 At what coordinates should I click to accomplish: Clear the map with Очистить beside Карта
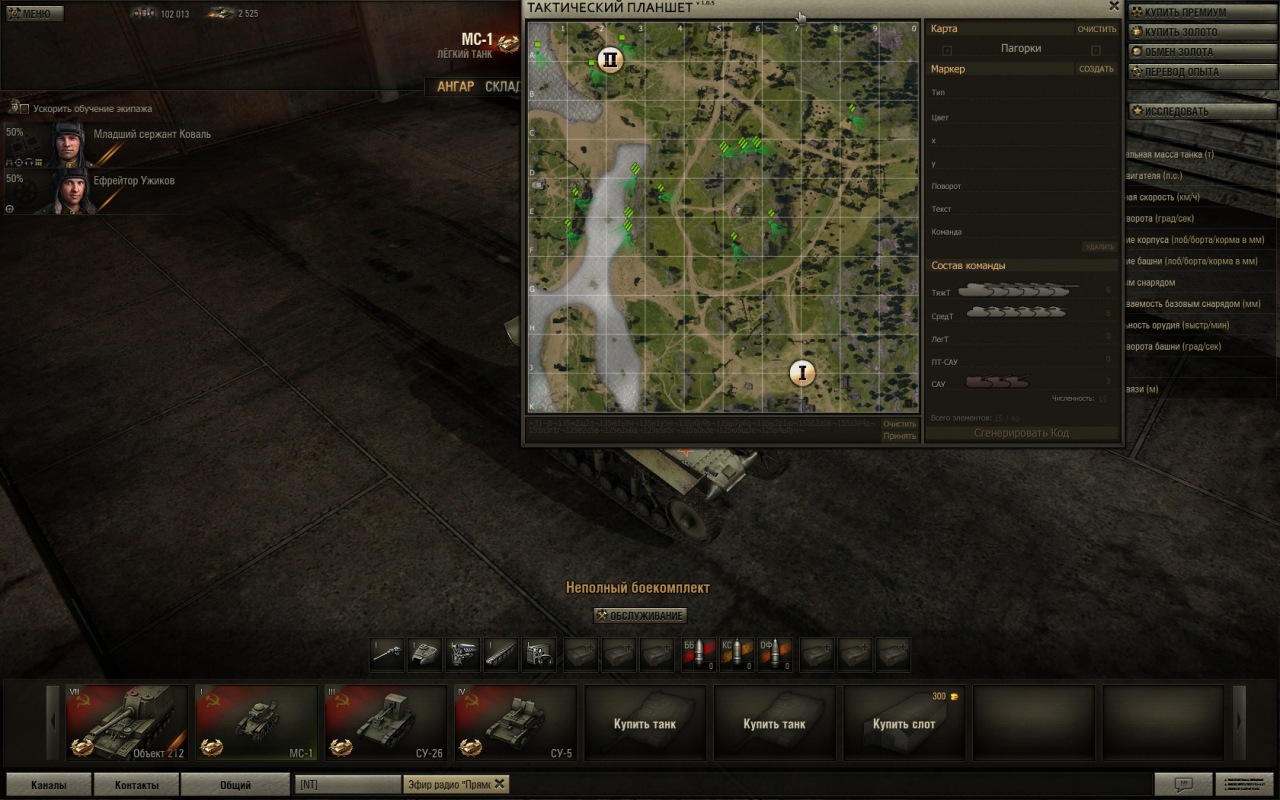click(x=1096, y=29)
